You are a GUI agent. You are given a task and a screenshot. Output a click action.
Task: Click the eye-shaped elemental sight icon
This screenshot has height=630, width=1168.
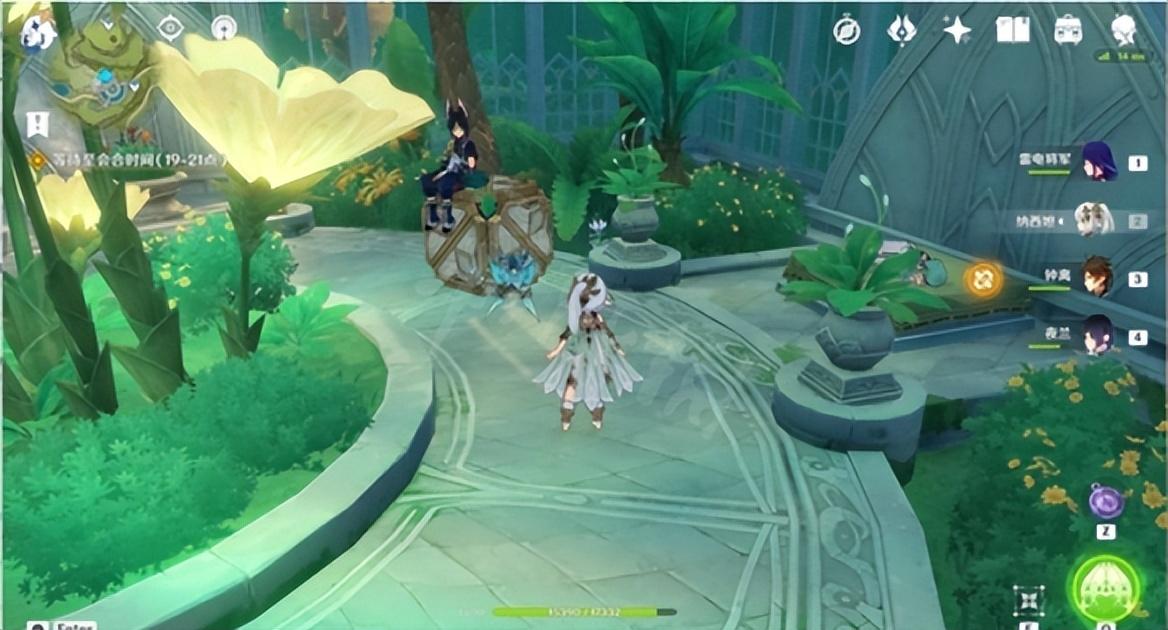tap(171, 29)
